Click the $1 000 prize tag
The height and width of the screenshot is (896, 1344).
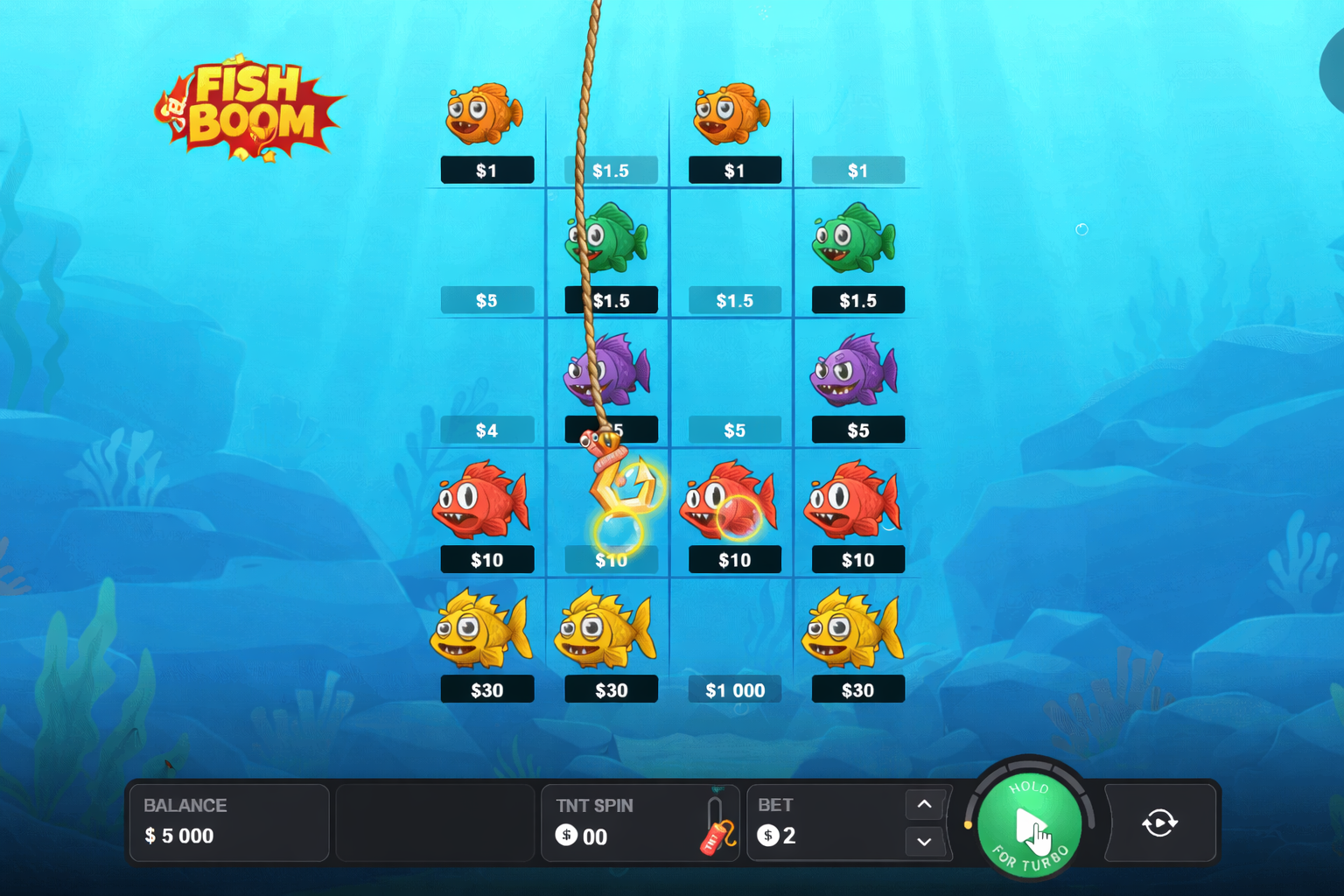pos(735,689)
